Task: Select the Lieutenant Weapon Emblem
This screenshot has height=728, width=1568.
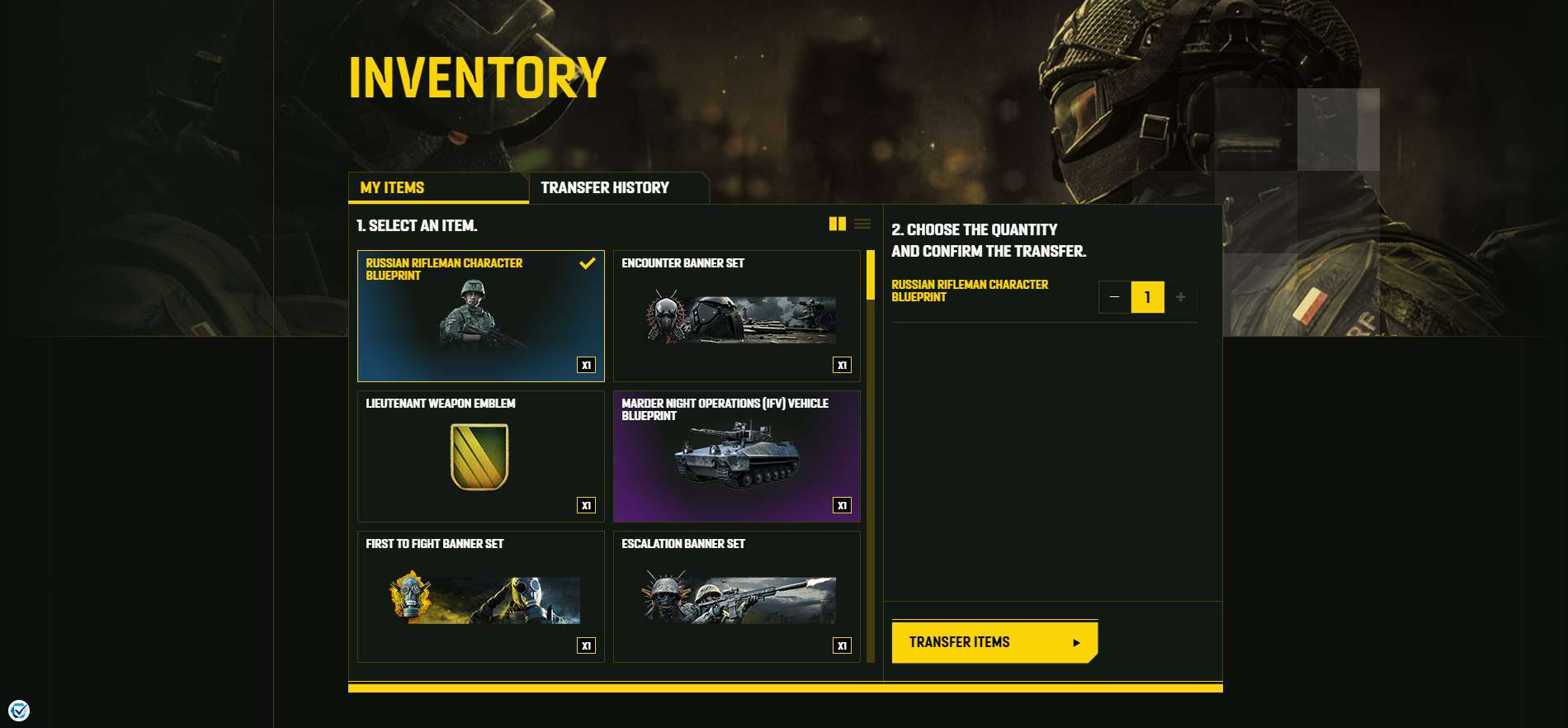Action: point(480,456)
